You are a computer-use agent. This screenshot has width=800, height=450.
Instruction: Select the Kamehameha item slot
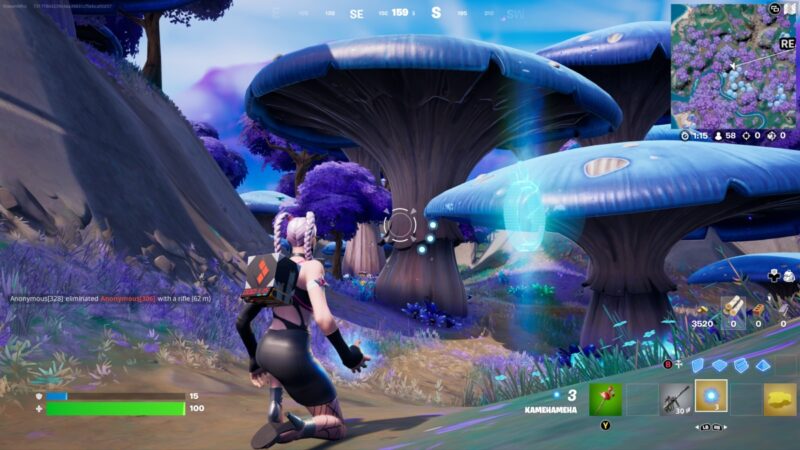pyautogui.click(x=711, y=398)
